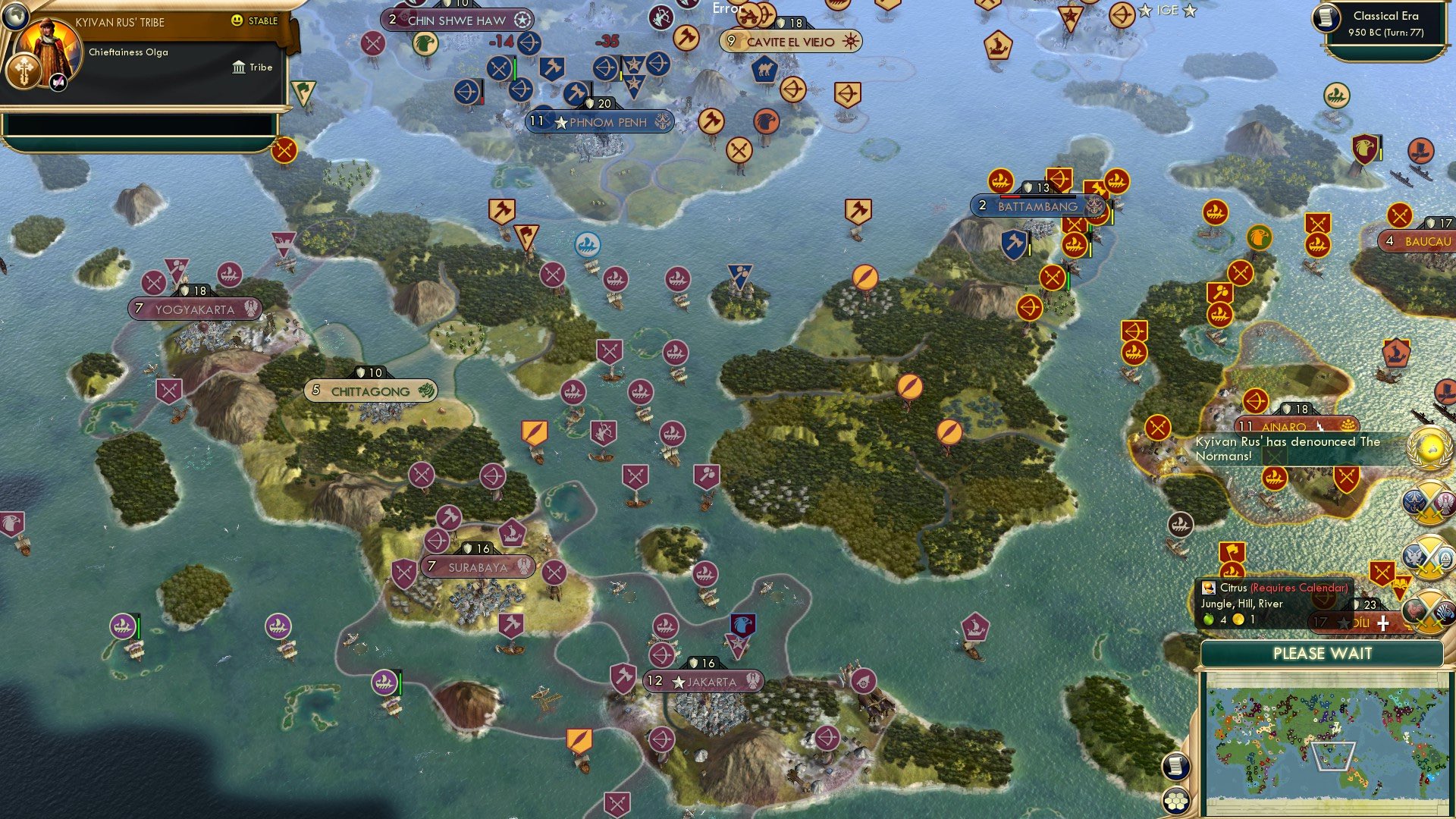This screenshot has height=819, width=1456.
Task: Select the Jakarta city banner
Action: (705, 682)
